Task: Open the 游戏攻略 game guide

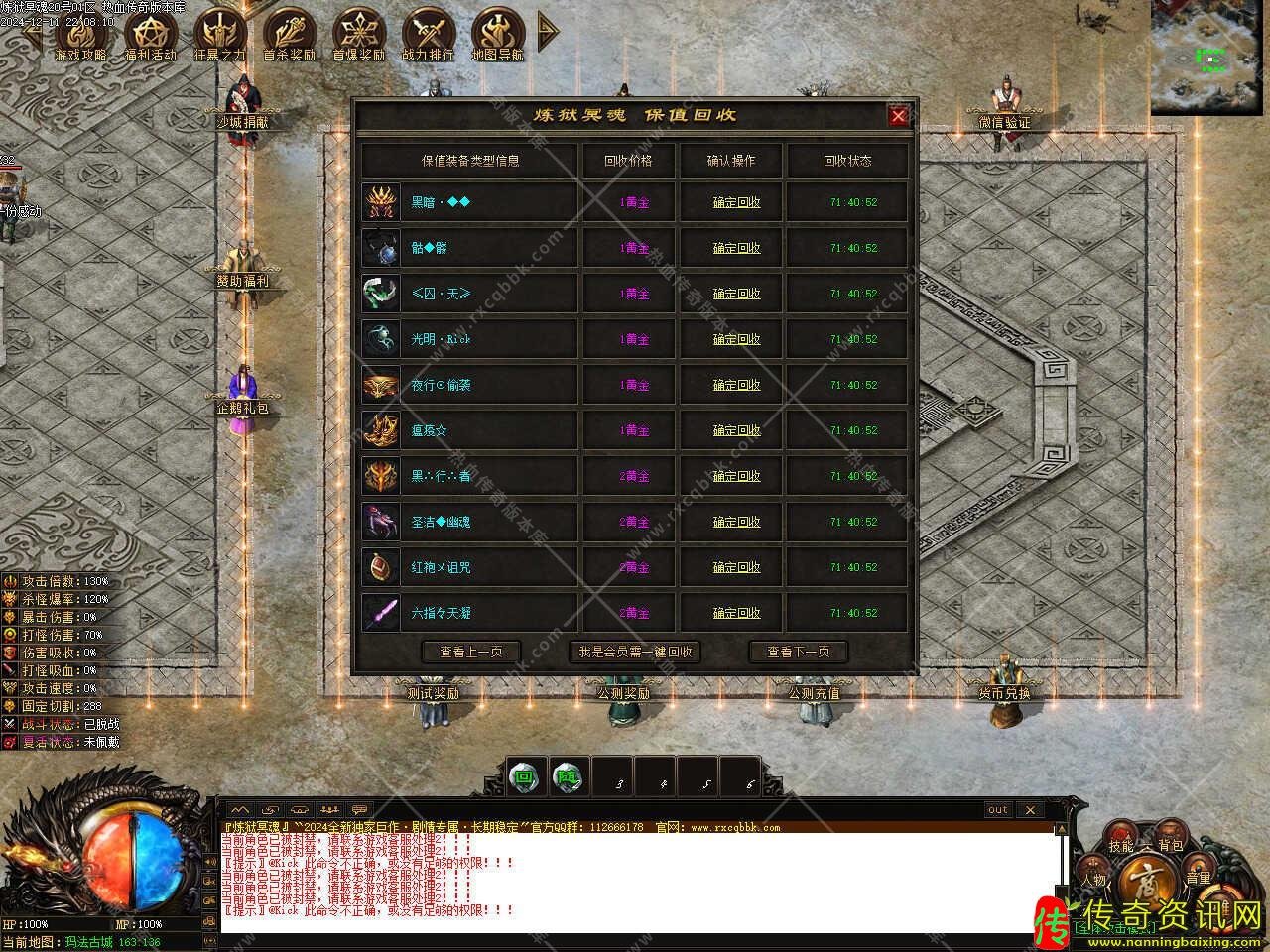Action: point(80,34)
